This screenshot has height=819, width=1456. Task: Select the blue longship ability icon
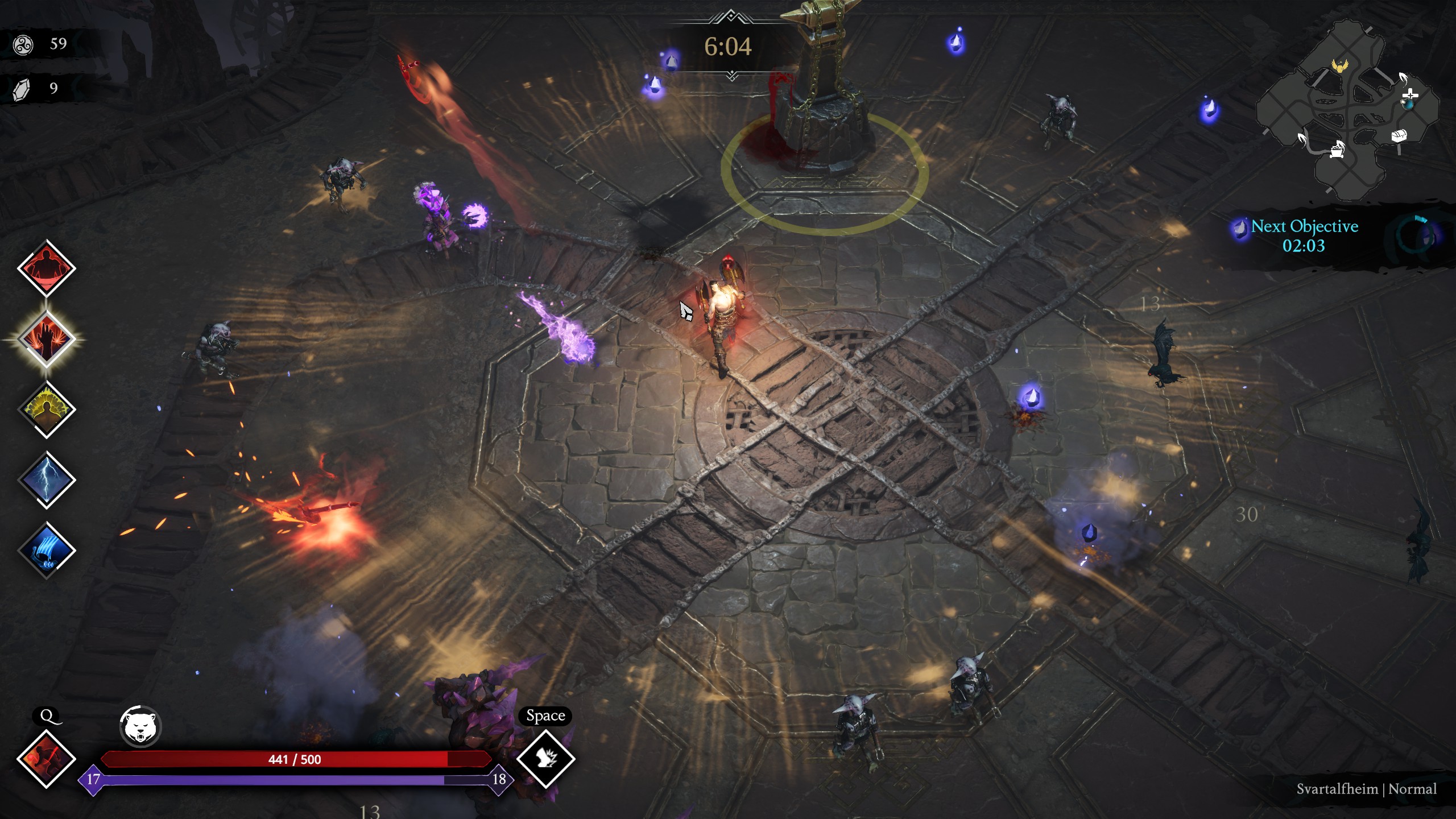pyautogui.click(x=46, y=550)
